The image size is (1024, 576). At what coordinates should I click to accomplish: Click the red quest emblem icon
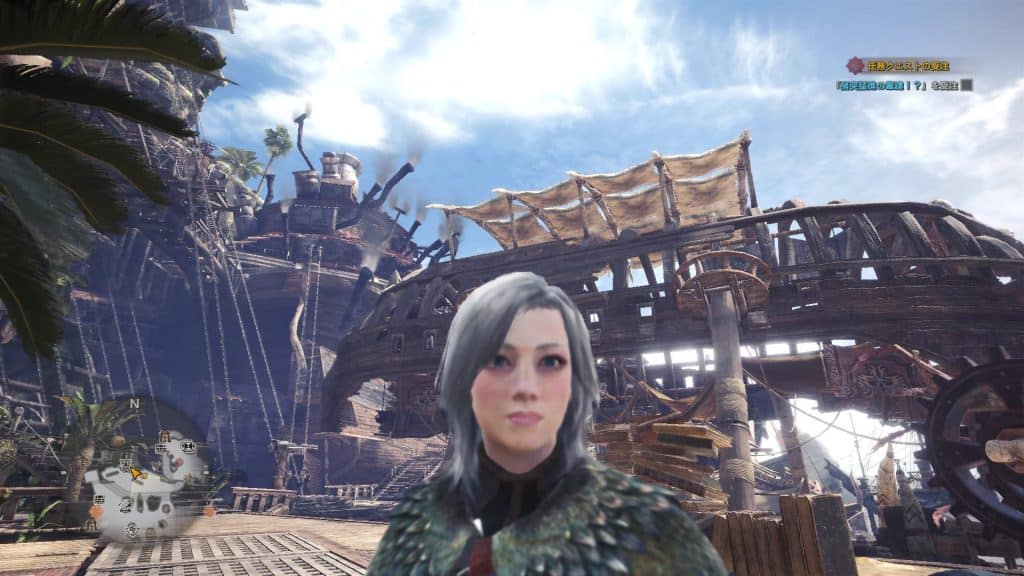coord(854,65)
